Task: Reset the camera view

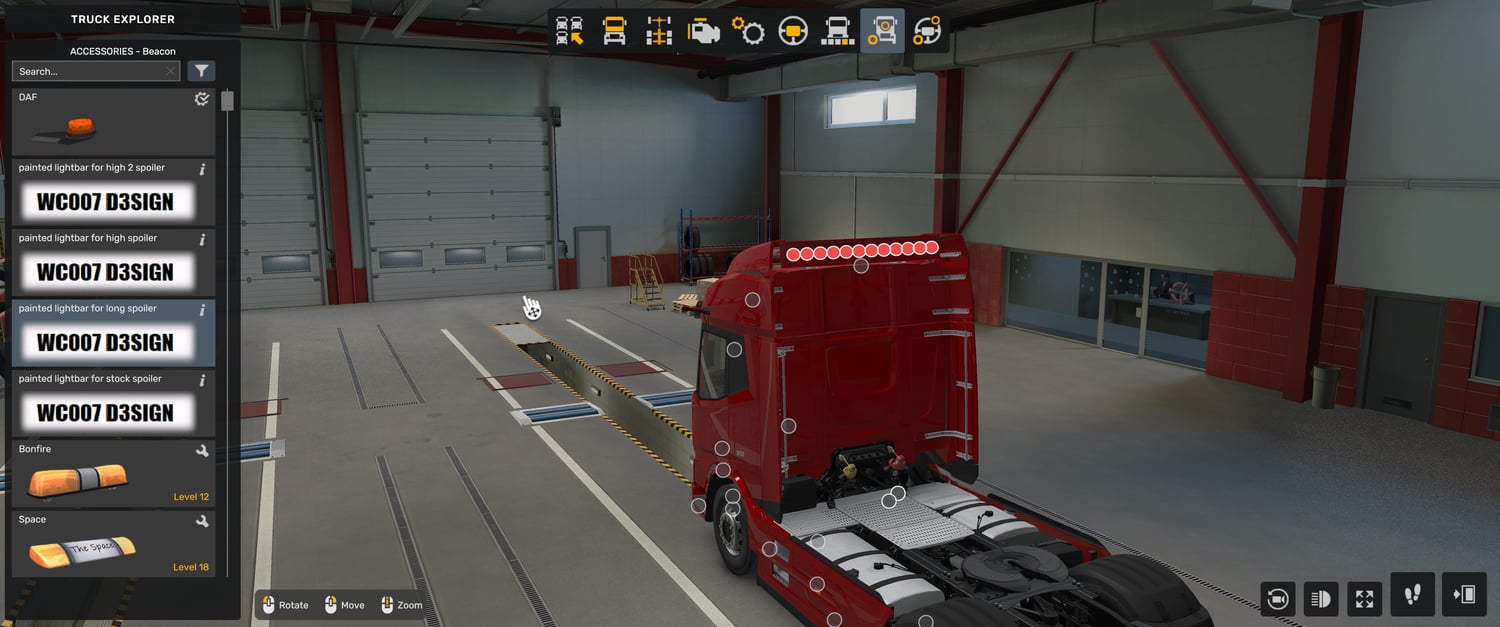Action: coord(1277,599)
